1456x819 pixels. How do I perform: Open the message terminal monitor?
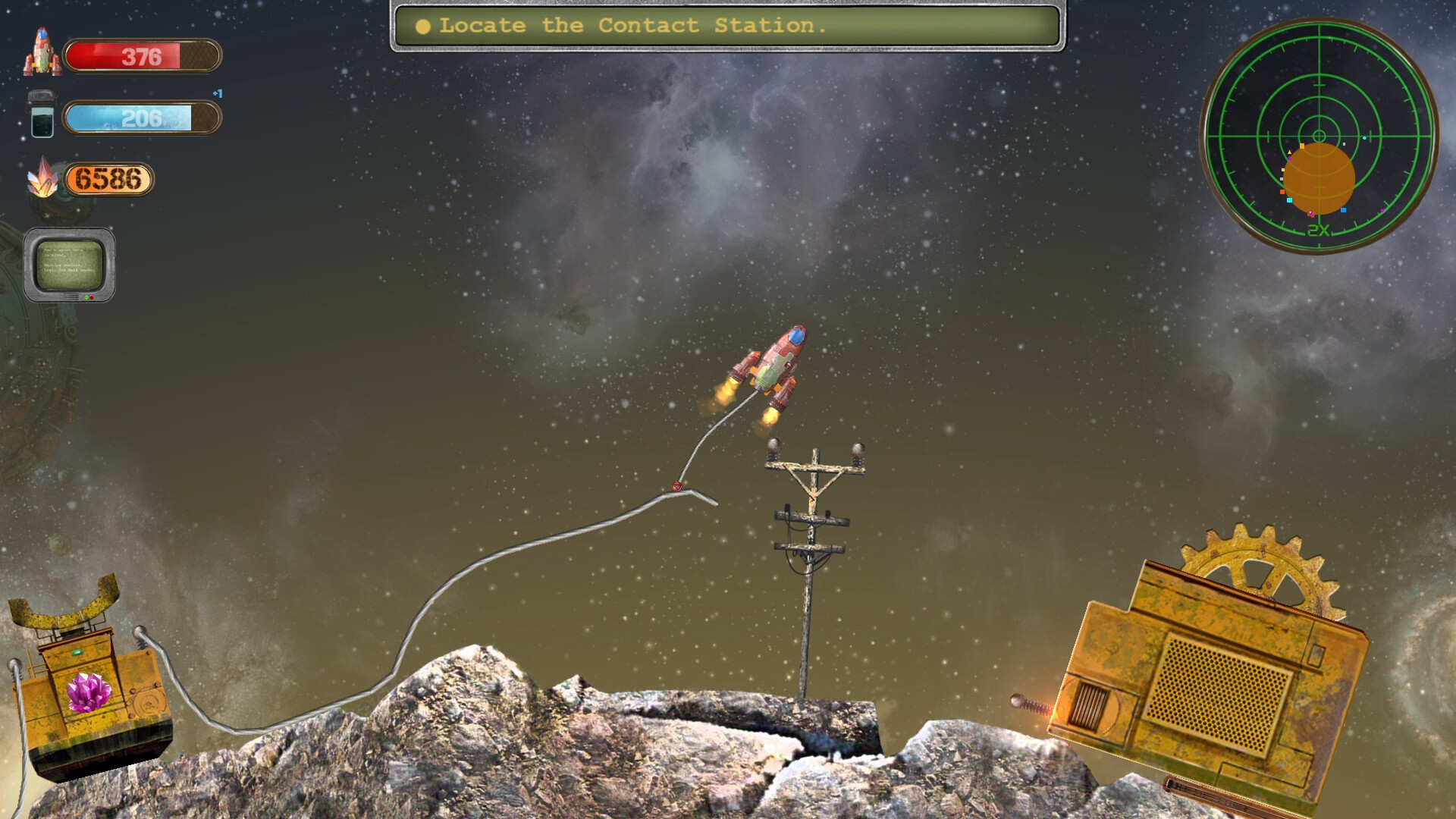(71, 265)
